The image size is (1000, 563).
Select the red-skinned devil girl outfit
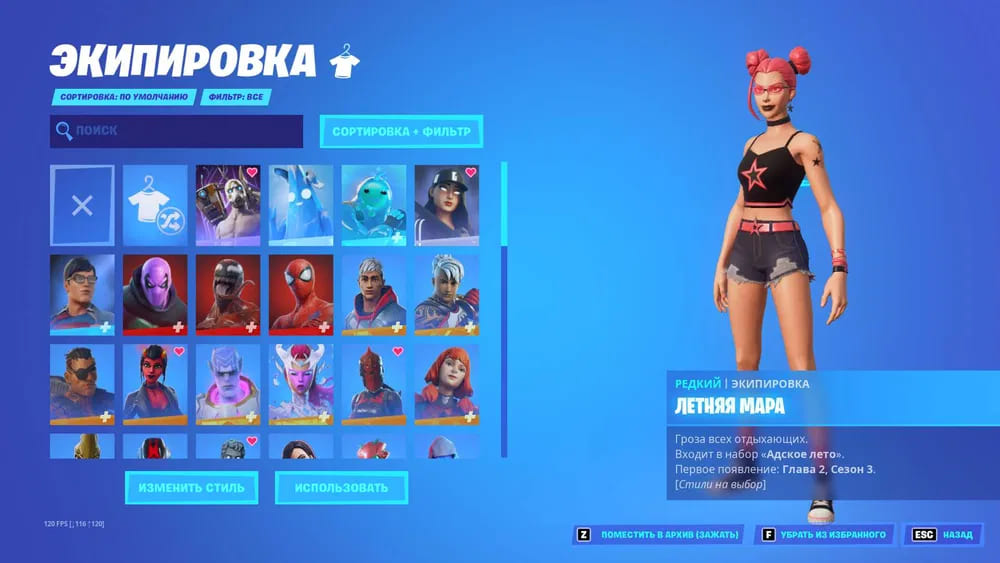[155, 383]
